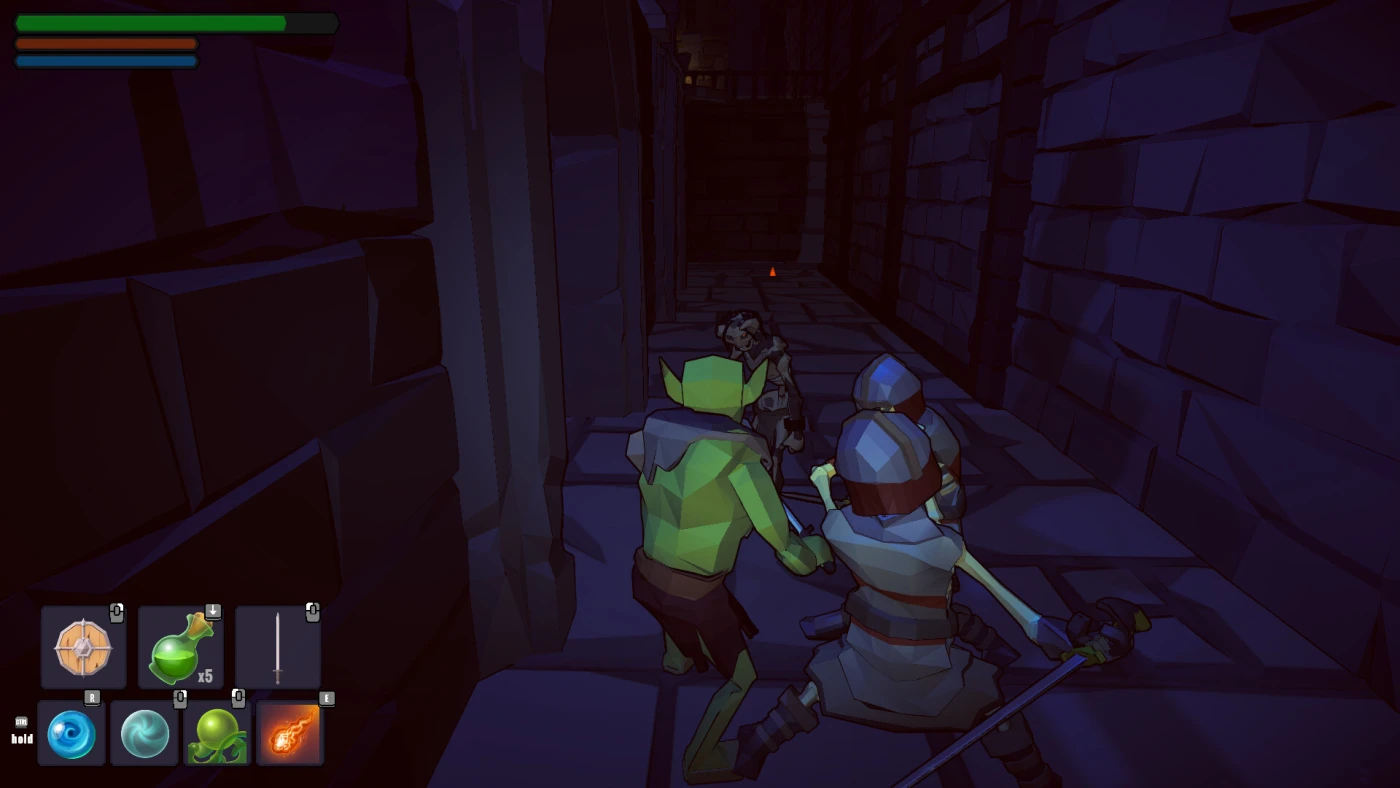Viewport: 1400px width, 788px height.
Task: Use the green potion with x5 count
Action: pyautogui.click(x=181, y=647)
